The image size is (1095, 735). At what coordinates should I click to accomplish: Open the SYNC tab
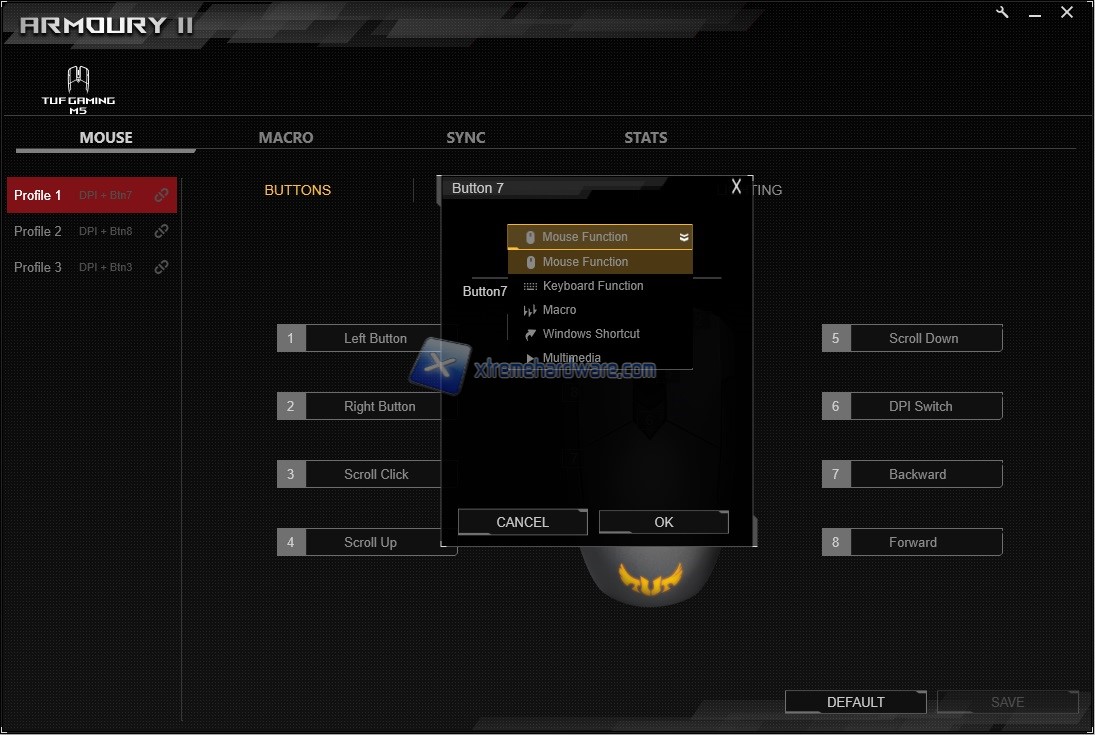tap(466, 138)
